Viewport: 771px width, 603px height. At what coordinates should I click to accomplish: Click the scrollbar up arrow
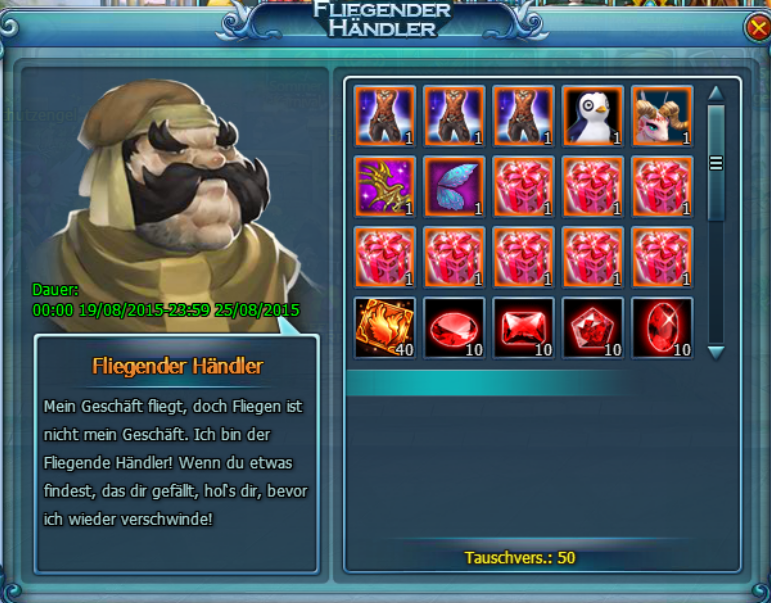(x=715, y=94)
